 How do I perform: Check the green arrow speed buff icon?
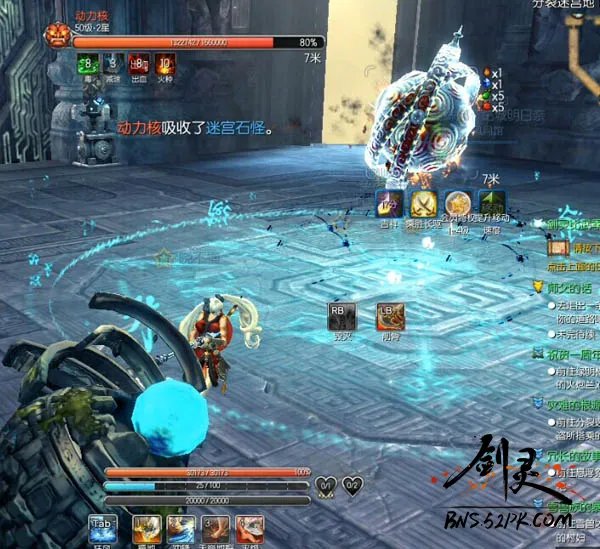click(x=492, y=204)
